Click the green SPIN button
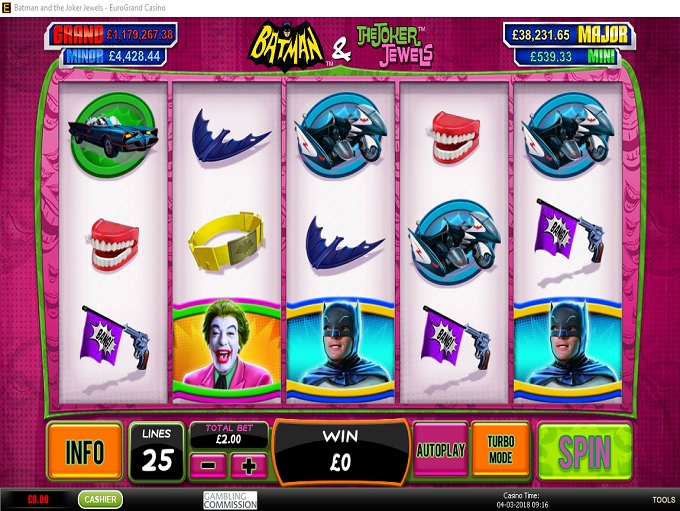 [585, 452]
